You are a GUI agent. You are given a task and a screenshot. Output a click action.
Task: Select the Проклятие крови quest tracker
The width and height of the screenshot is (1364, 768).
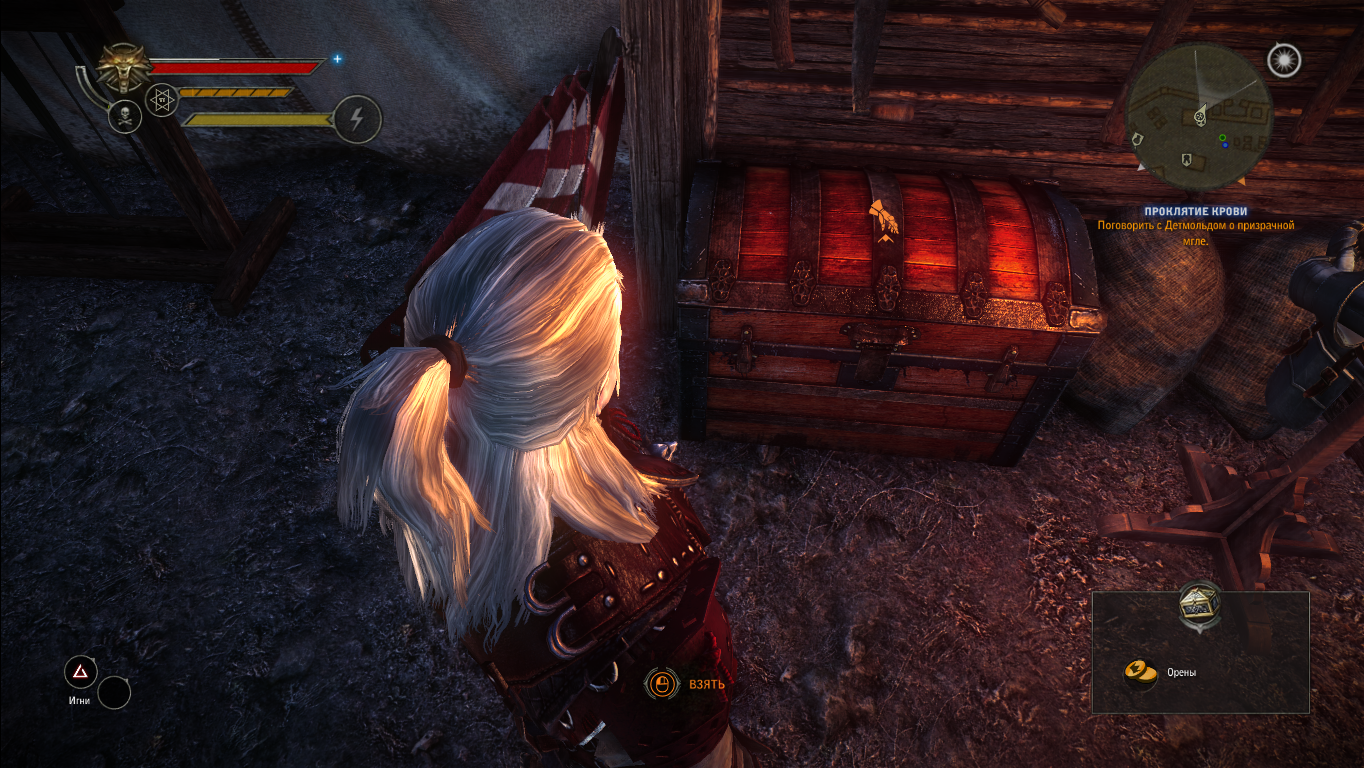tap(1196, 212)
